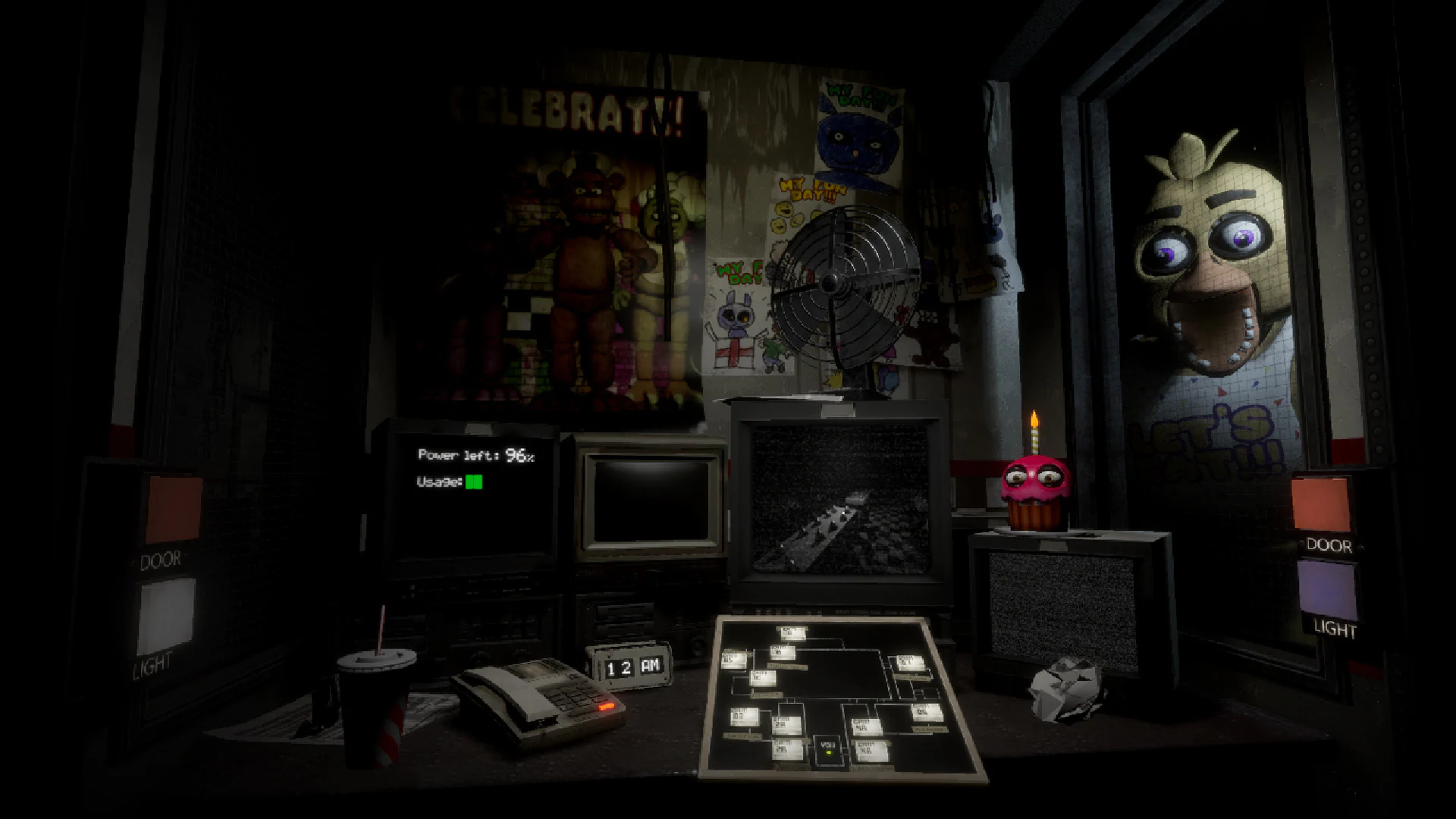This screenshot has width=1456, height=819.
Task: View CAM 1C Pirate Cove camera
Action: click(x=764, y=679)
